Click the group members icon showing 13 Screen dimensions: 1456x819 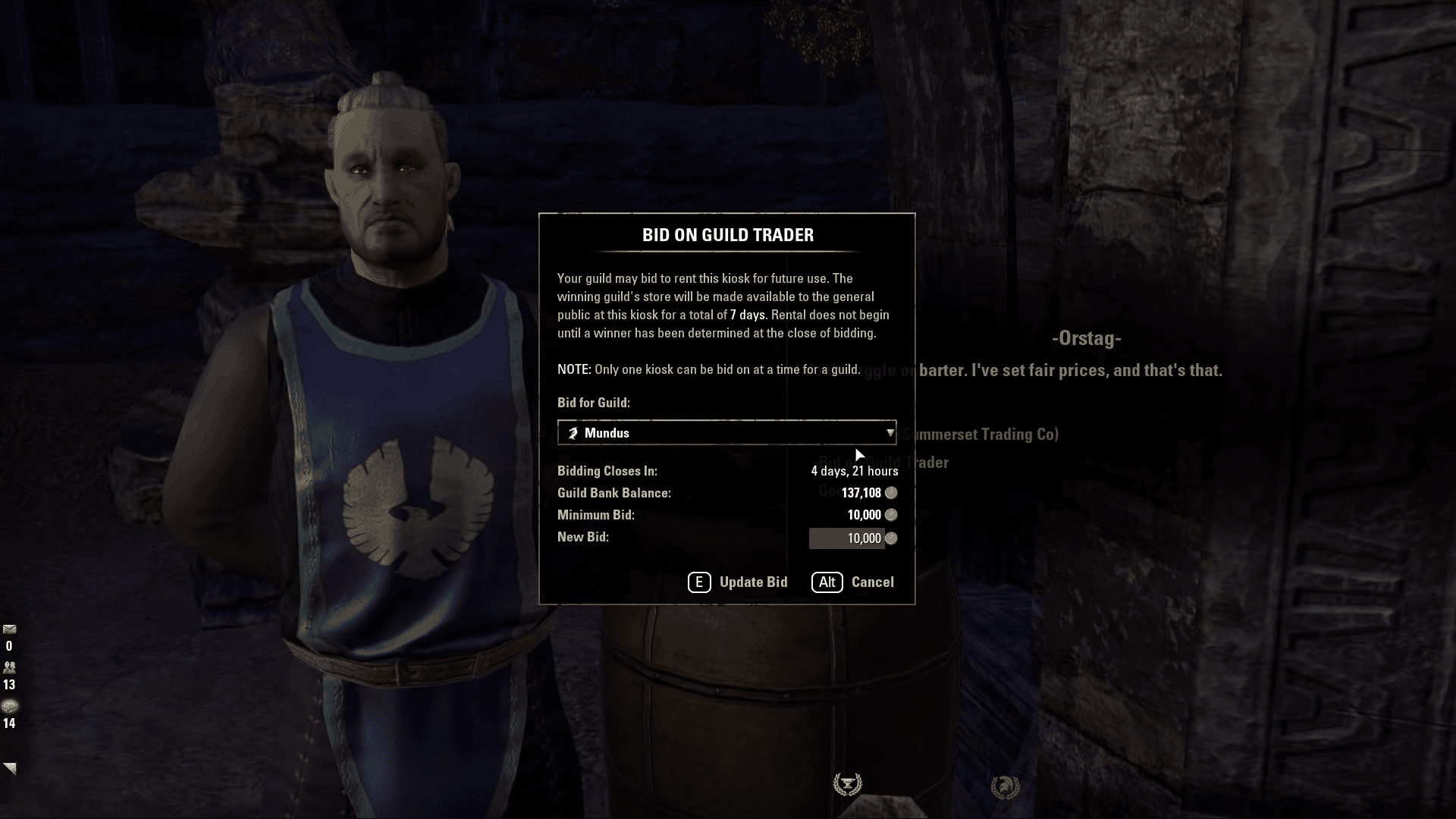[x=9, y=666]
